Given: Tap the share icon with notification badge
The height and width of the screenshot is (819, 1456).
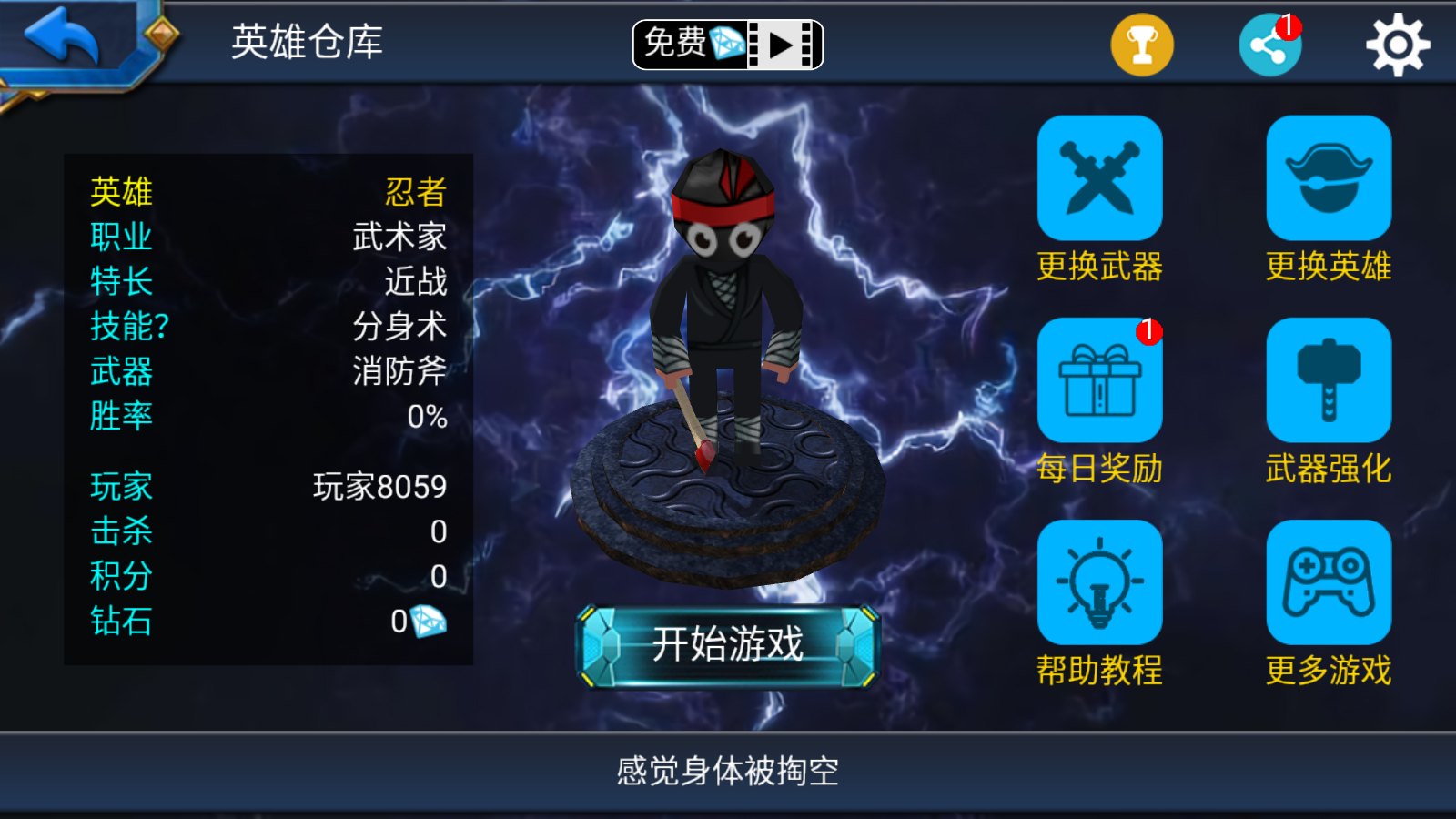Looking at the screenshot, I should tap(1270, 42).
